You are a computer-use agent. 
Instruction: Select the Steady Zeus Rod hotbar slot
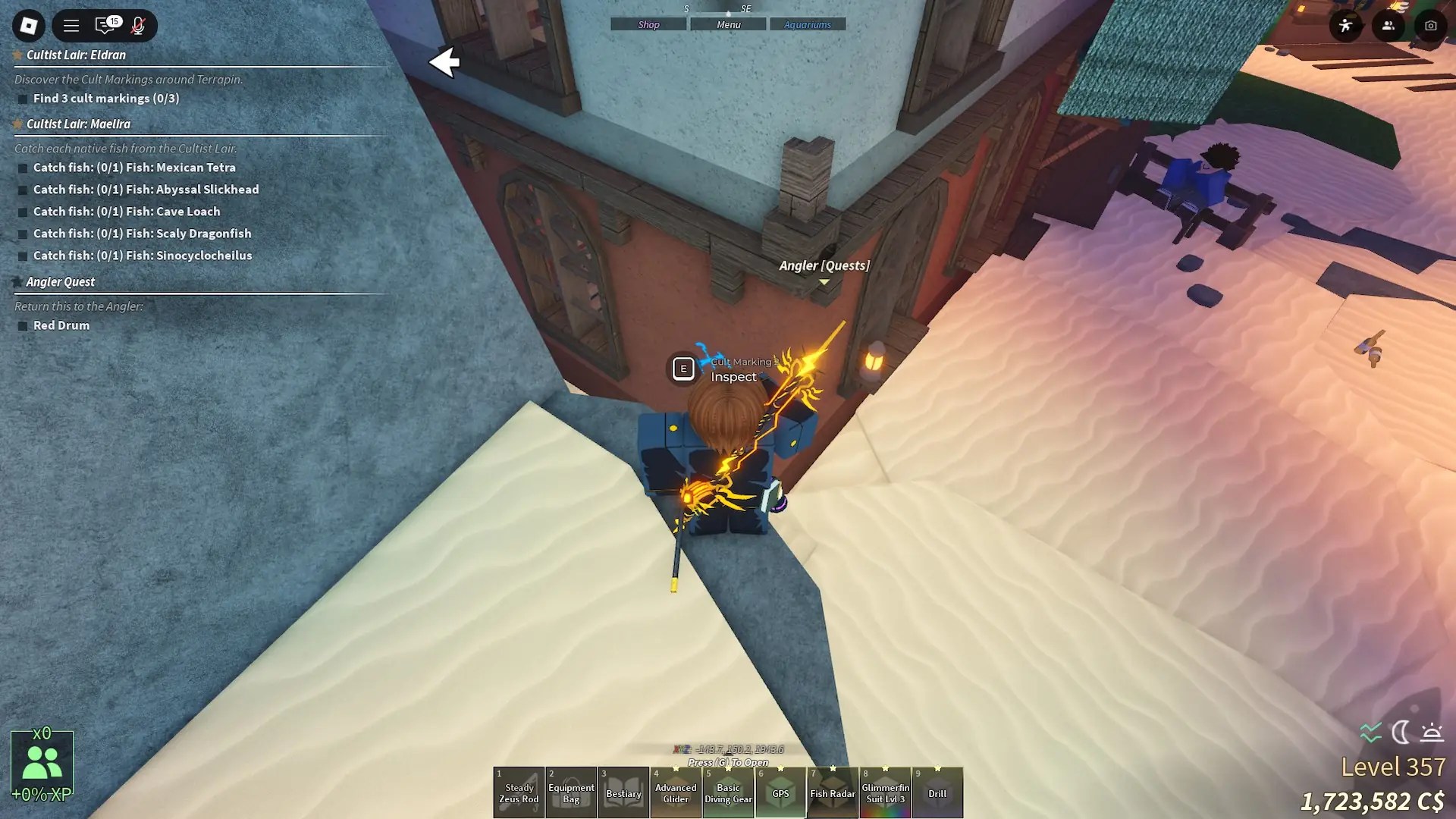tap(519, 792)
